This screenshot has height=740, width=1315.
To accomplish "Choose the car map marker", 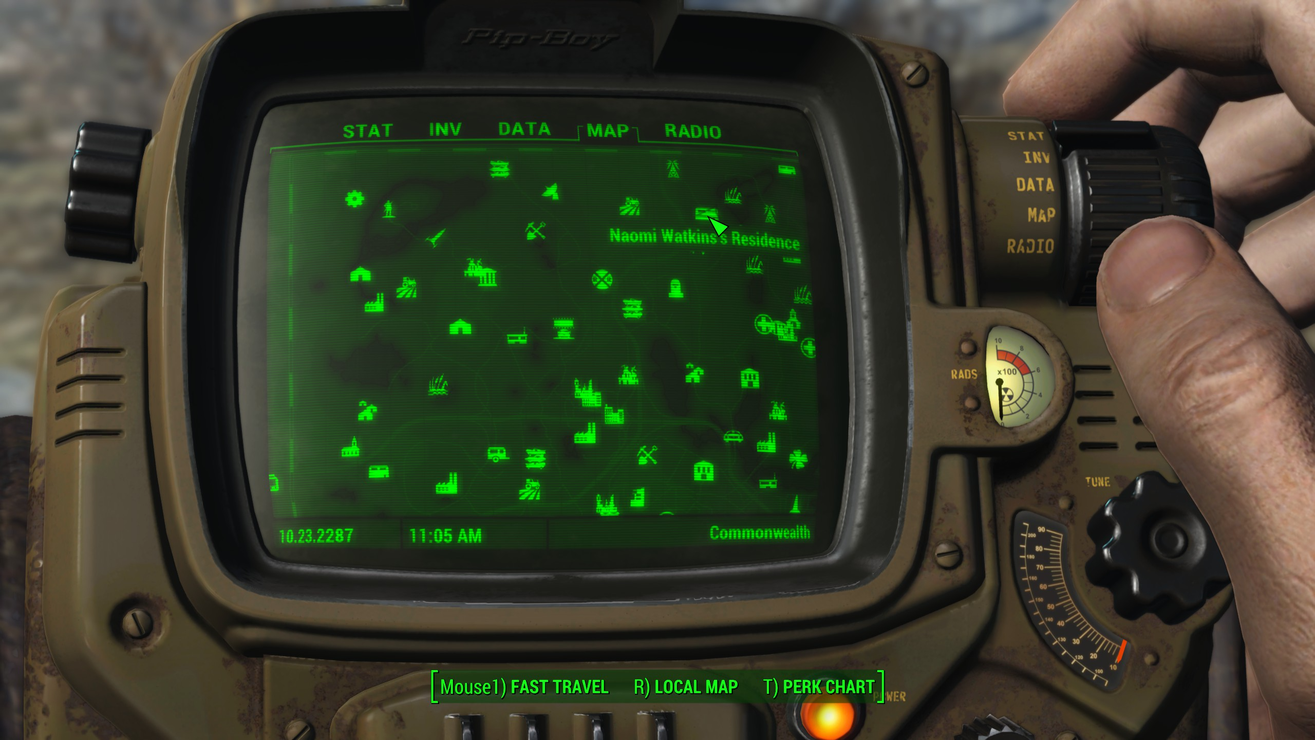I will (x=733, y=437).
